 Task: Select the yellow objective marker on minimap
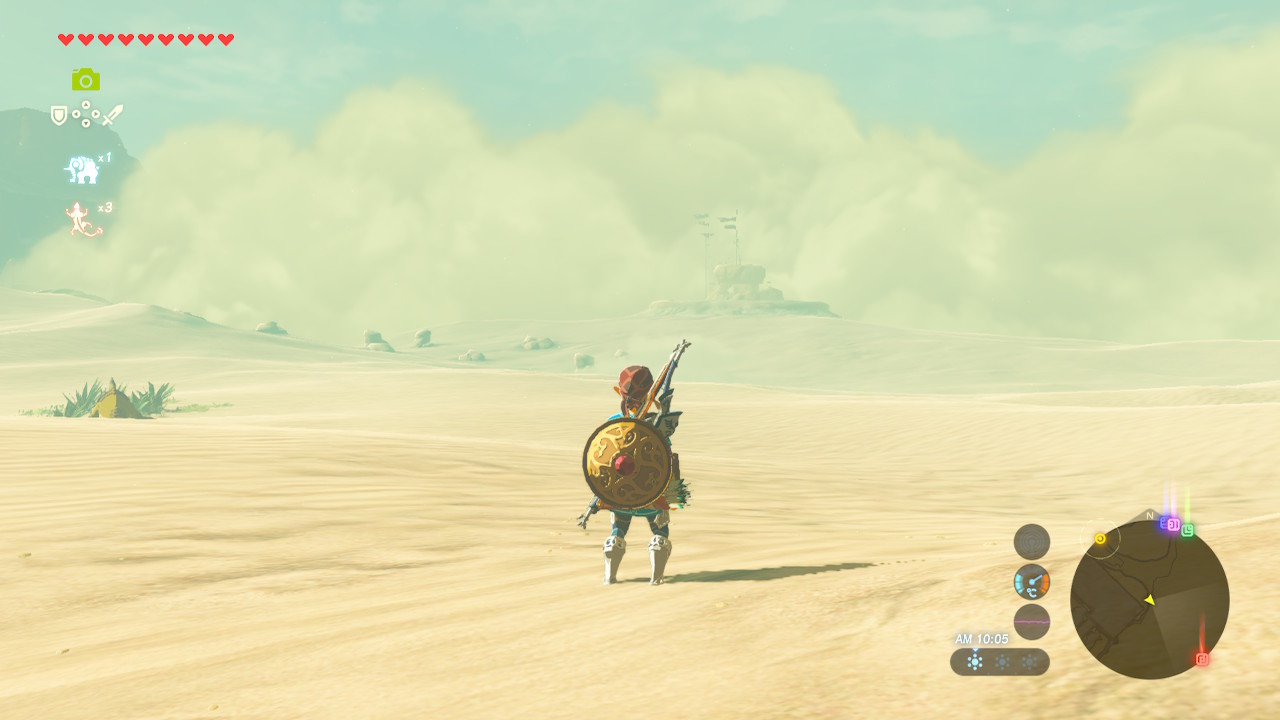[x=1100, y=539]
